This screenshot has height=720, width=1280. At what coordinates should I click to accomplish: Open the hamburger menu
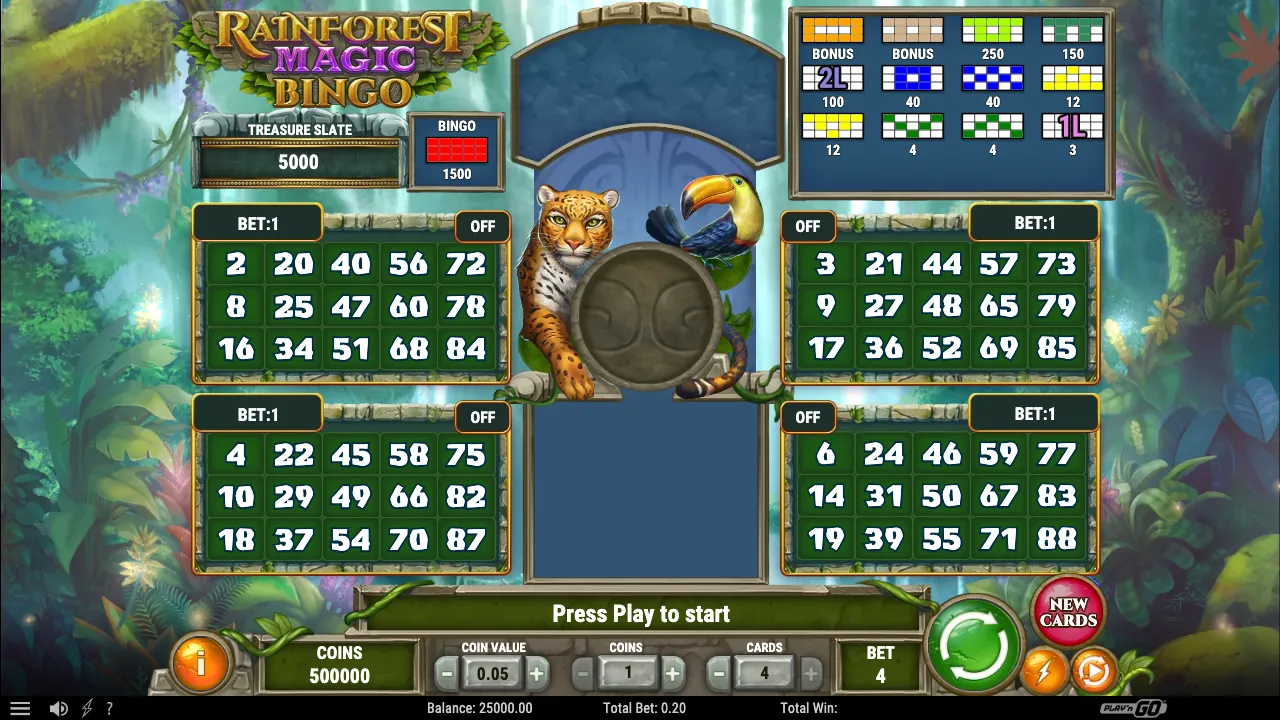(x=20, y=708)
